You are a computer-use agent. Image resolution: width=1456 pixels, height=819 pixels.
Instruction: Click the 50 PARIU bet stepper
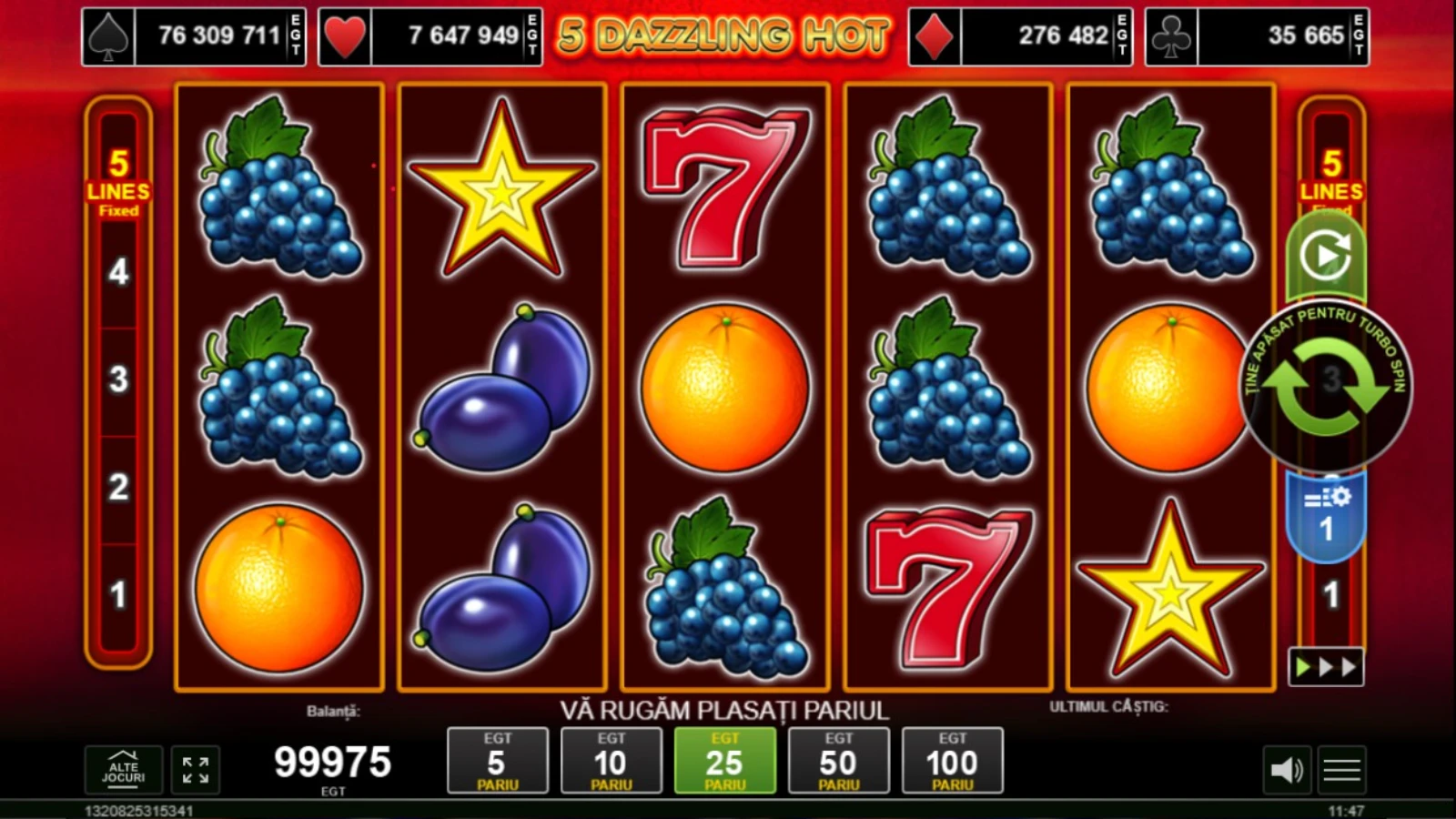pos(839,762)
